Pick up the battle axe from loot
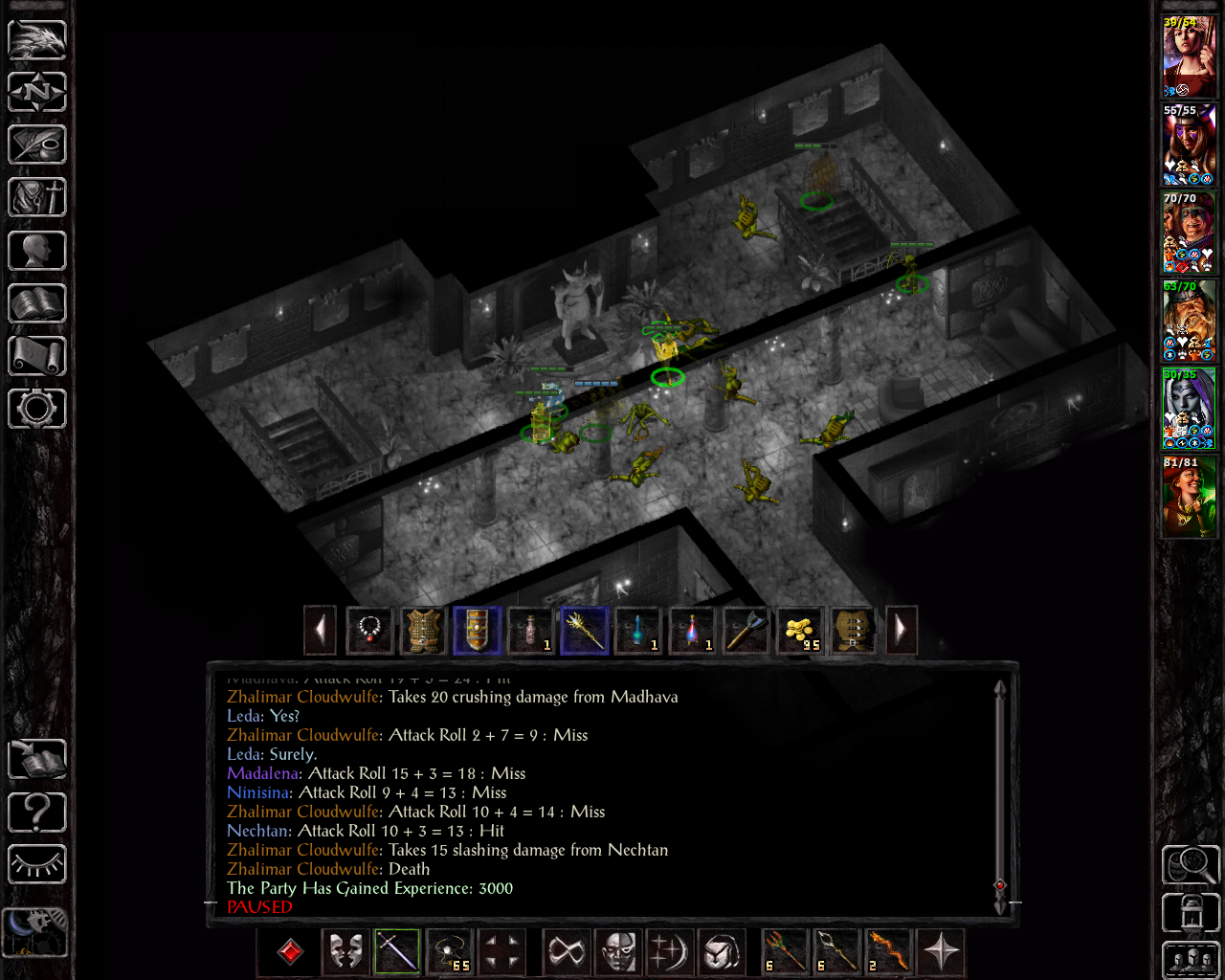 pyautogui.click(x=746, y=631)
